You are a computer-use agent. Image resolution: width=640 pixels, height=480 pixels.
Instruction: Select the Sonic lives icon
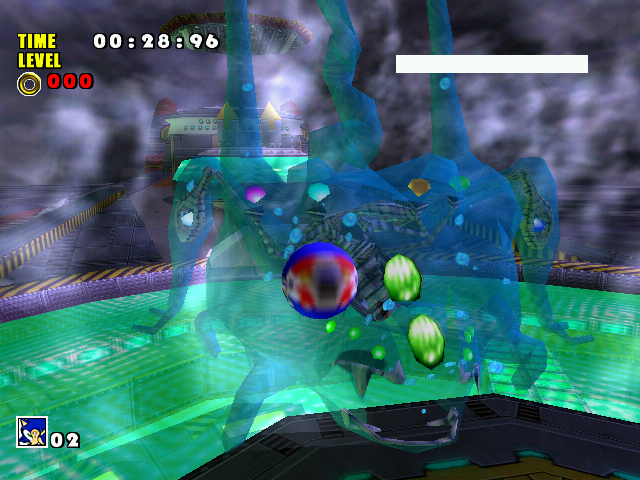31,432
